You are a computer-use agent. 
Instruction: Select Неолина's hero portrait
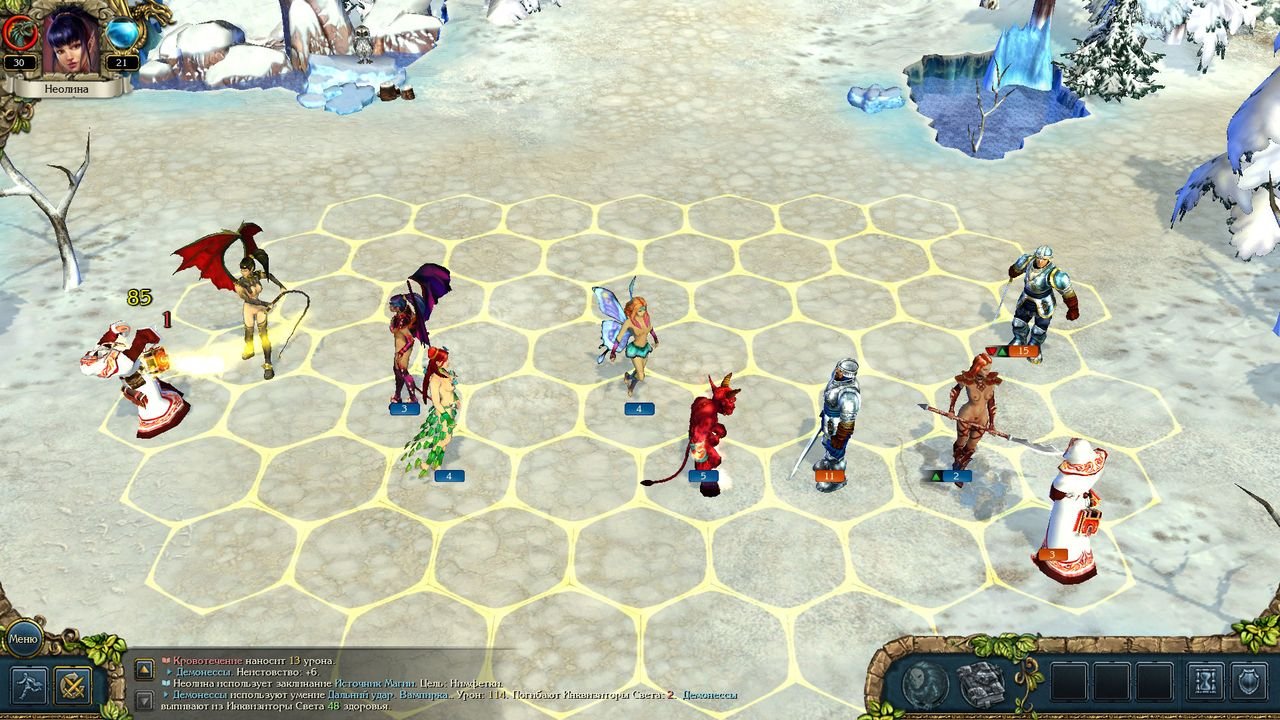tap(71, 42)
